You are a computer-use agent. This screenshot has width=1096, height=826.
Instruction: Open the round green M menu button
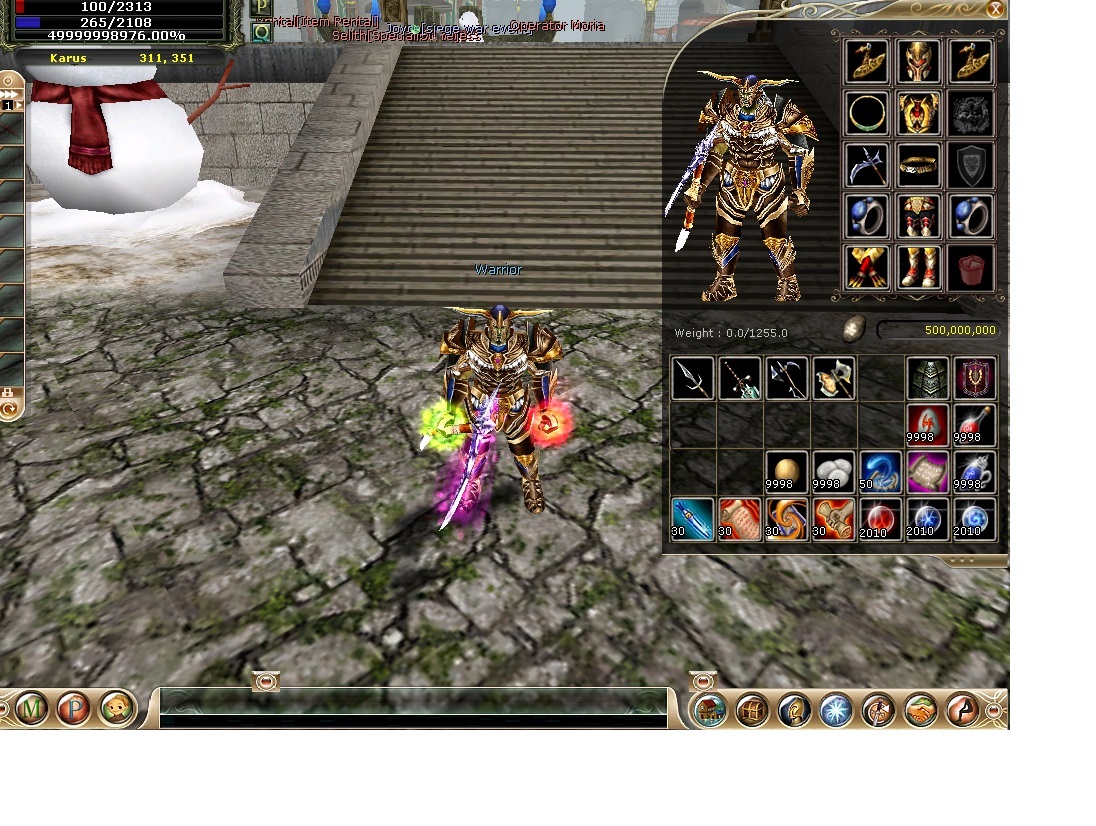tap(32, 709)
